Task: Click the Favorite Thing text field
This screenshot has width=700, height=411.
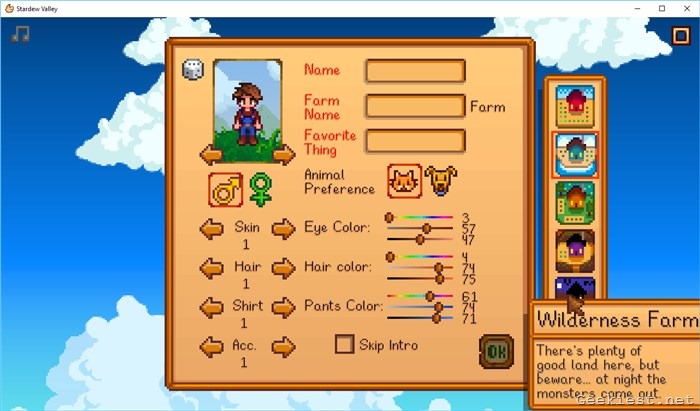Action: coord(415,141)
